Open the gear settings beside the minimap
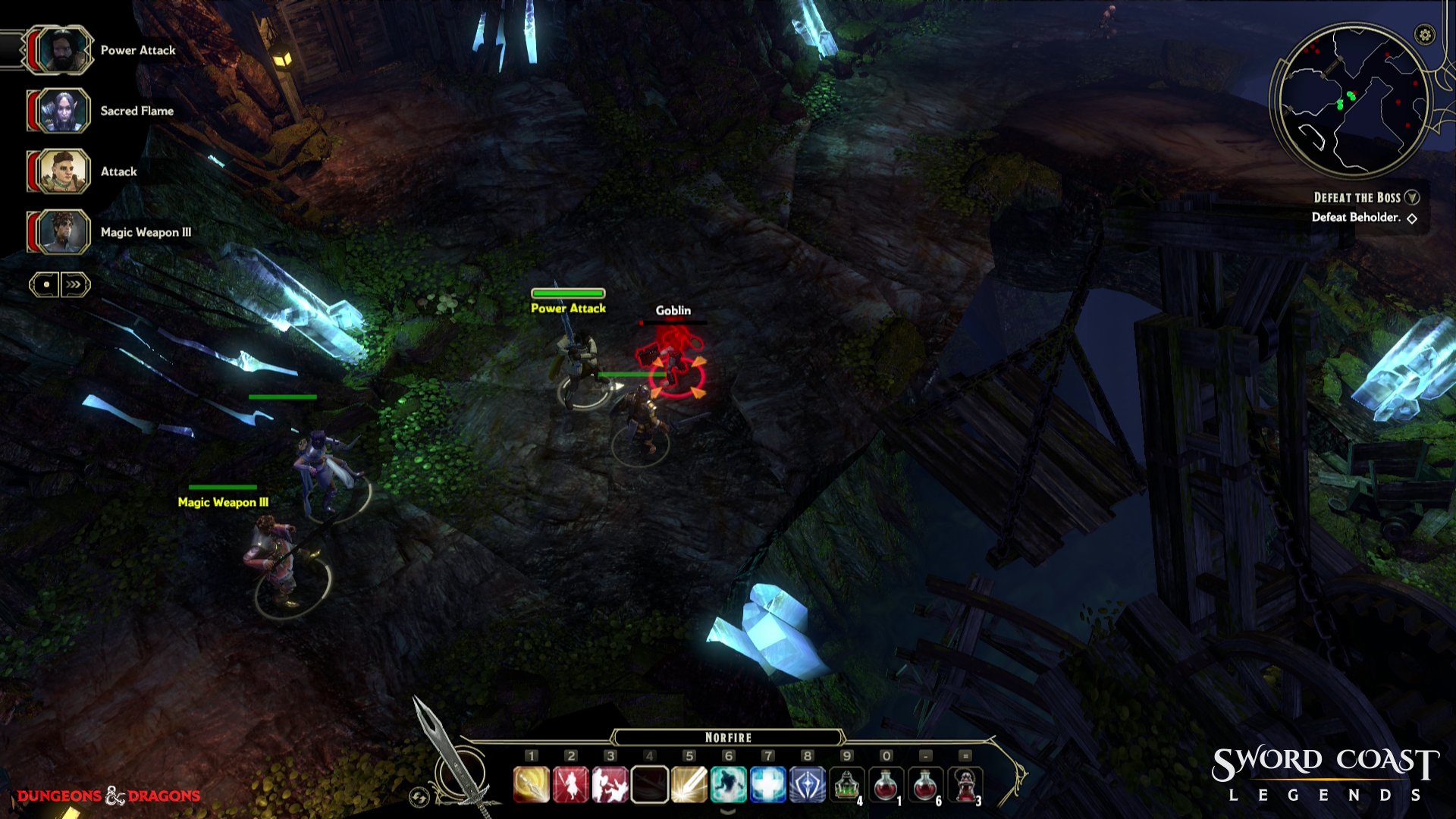The image size is (1456, 819). pos(1425,35)
